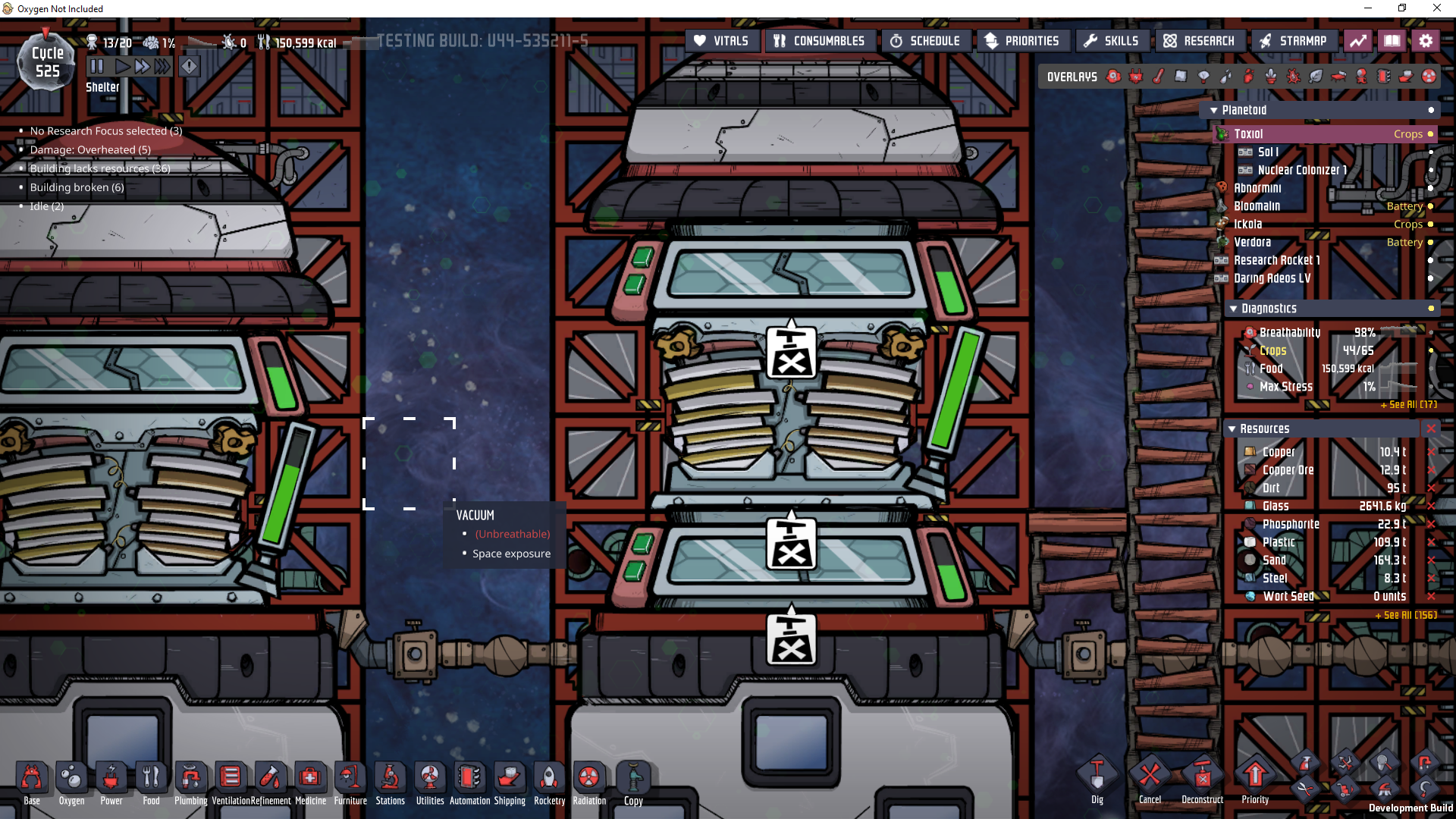Select the Dig tool
The height and width of the screenshot is (819, 1456).
pos(1097,778)
